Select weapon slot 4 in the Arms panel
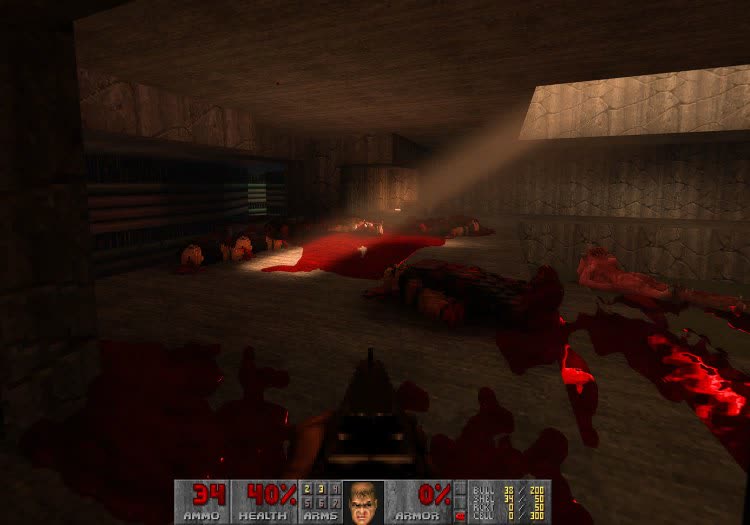The height and width of the screenshot is (525, 750). pos(335,489)
